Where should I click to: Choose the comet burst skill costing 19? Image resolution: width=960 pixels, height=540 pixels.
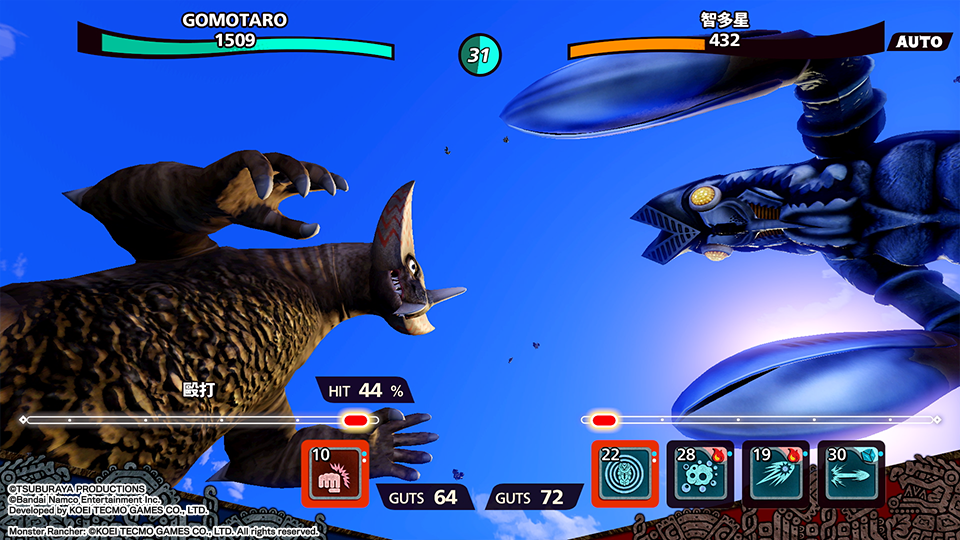[x=775, y=473]
